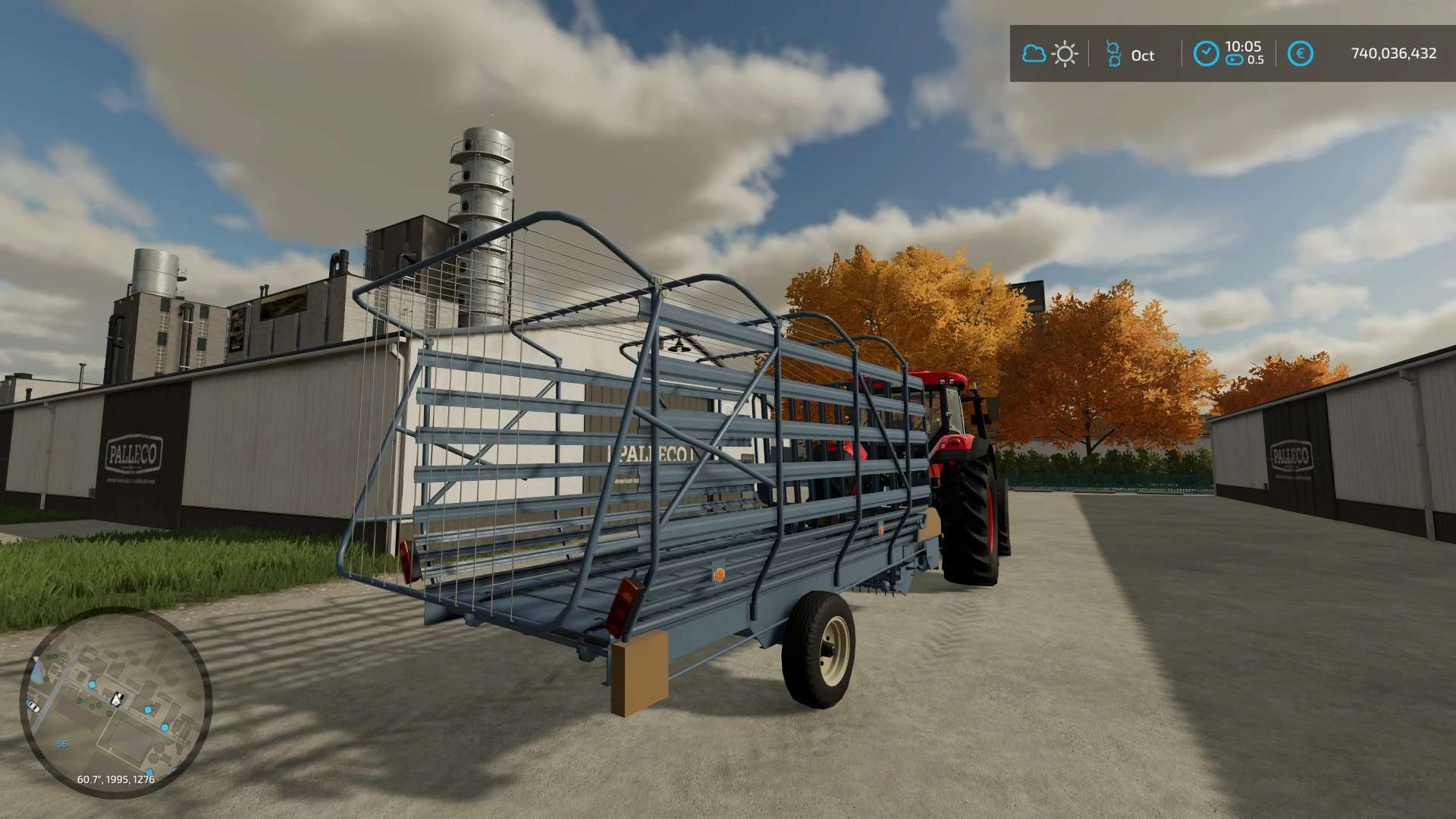Click the euro money balance icon
This screenshot has height=819, width=1456.
tap(1300, 54)
